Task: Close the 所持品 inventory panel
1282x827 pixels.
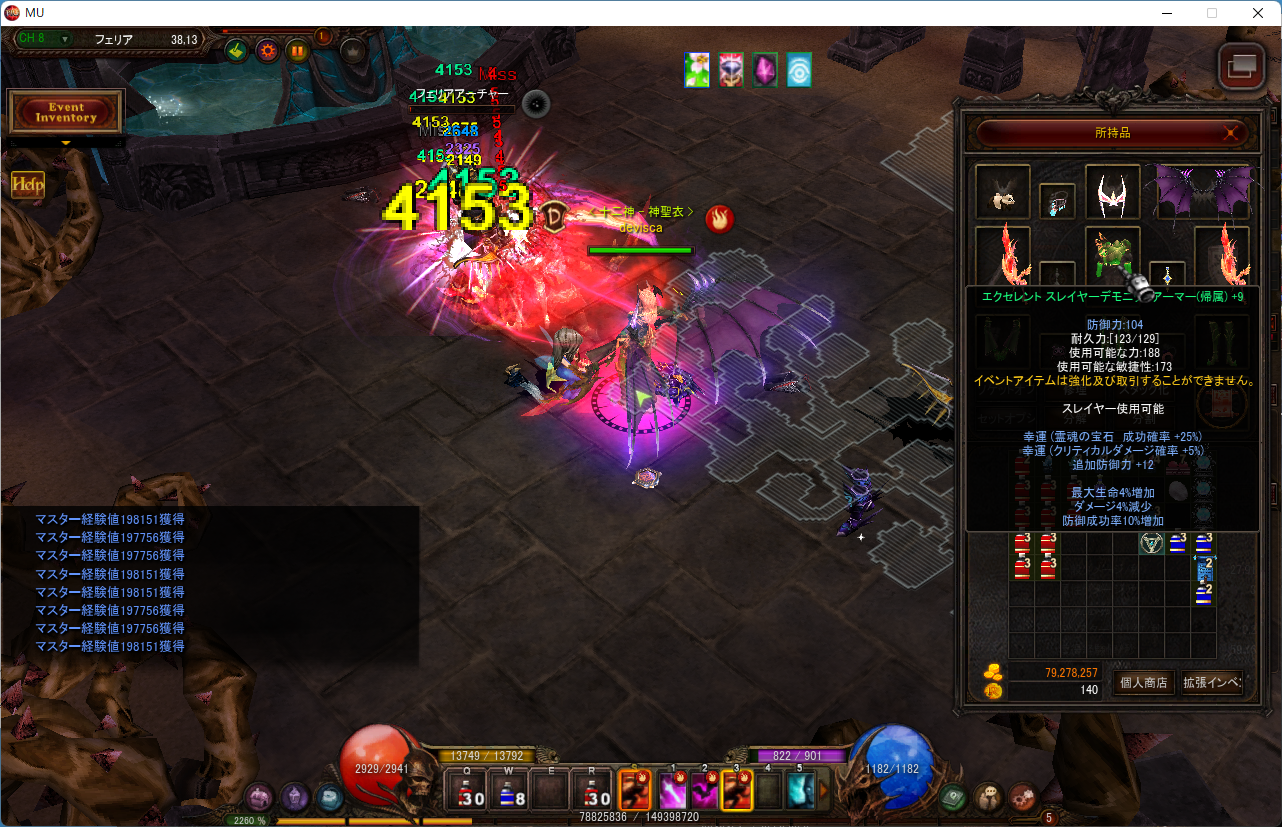Action: [x=1231, y=133]
